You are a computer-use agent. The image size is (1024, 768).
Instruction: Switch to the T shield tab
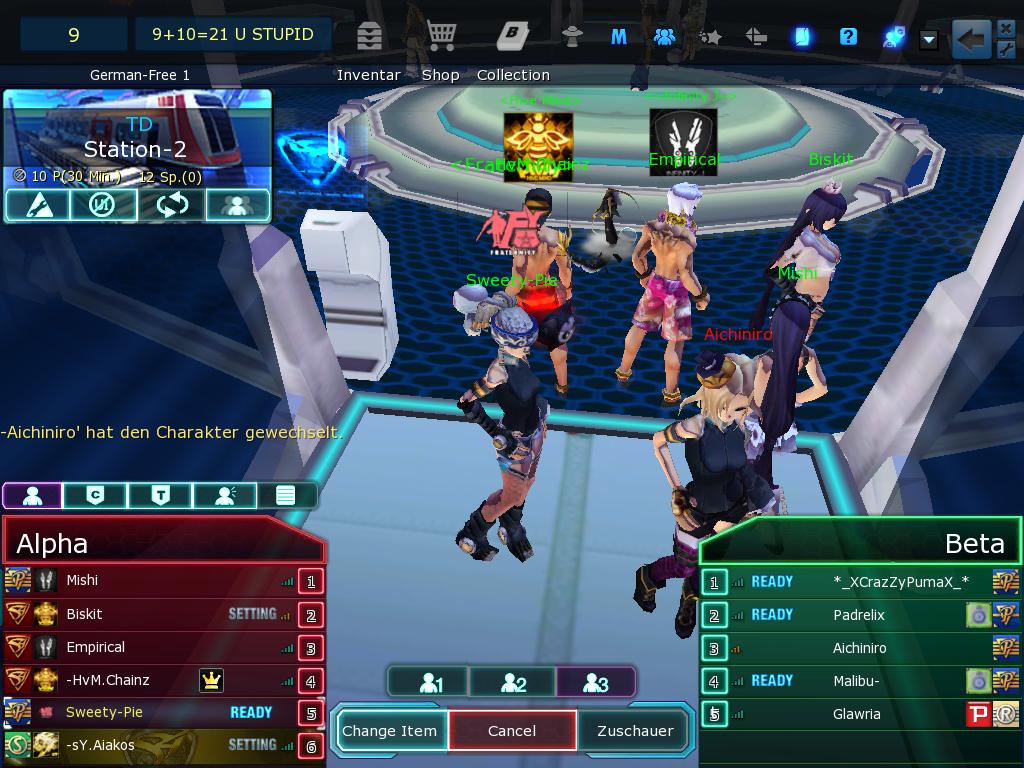160,495
